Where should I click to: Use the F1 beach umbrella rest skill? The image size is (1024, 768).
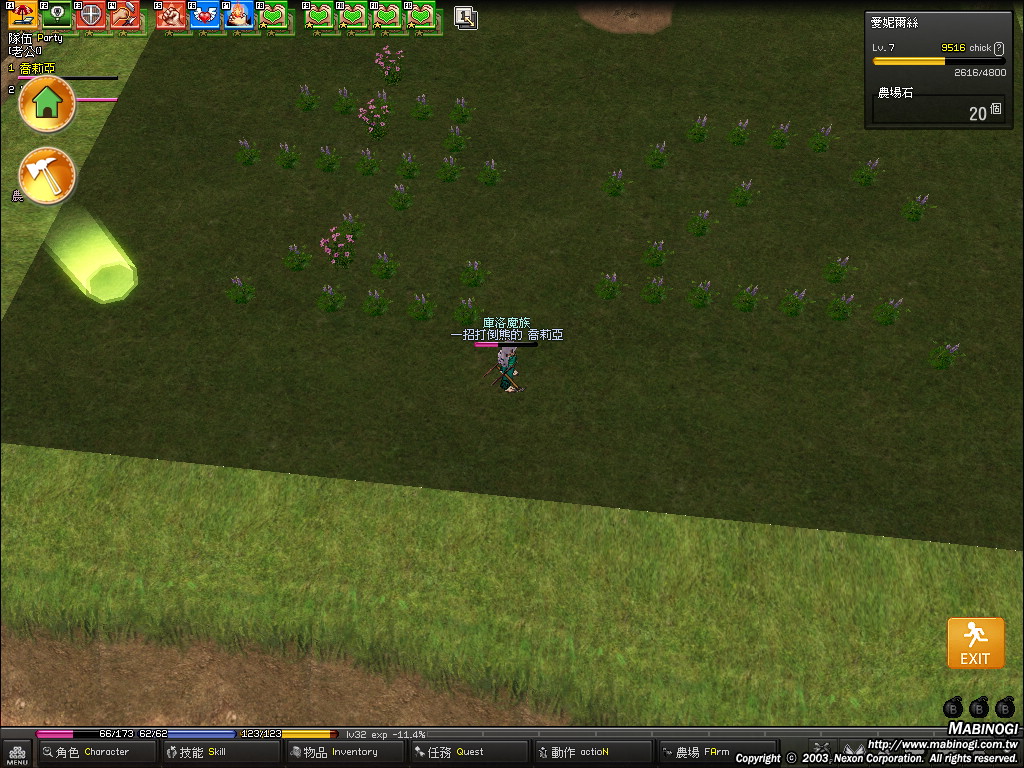point(22,15)
